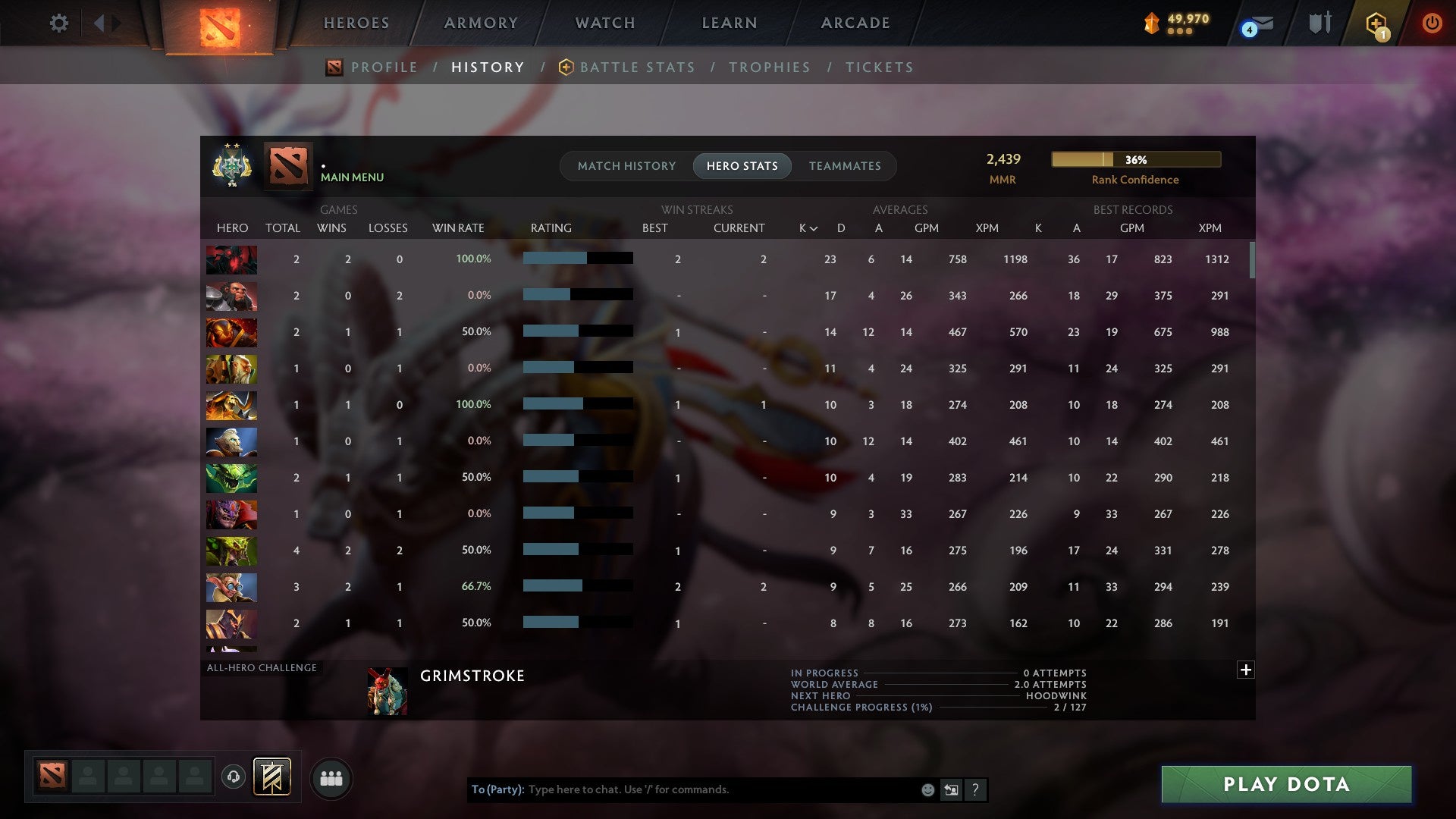This screenshot has width=1456, height=819.
Task: Open the K column sort dropdown
Action: point(806,227)
